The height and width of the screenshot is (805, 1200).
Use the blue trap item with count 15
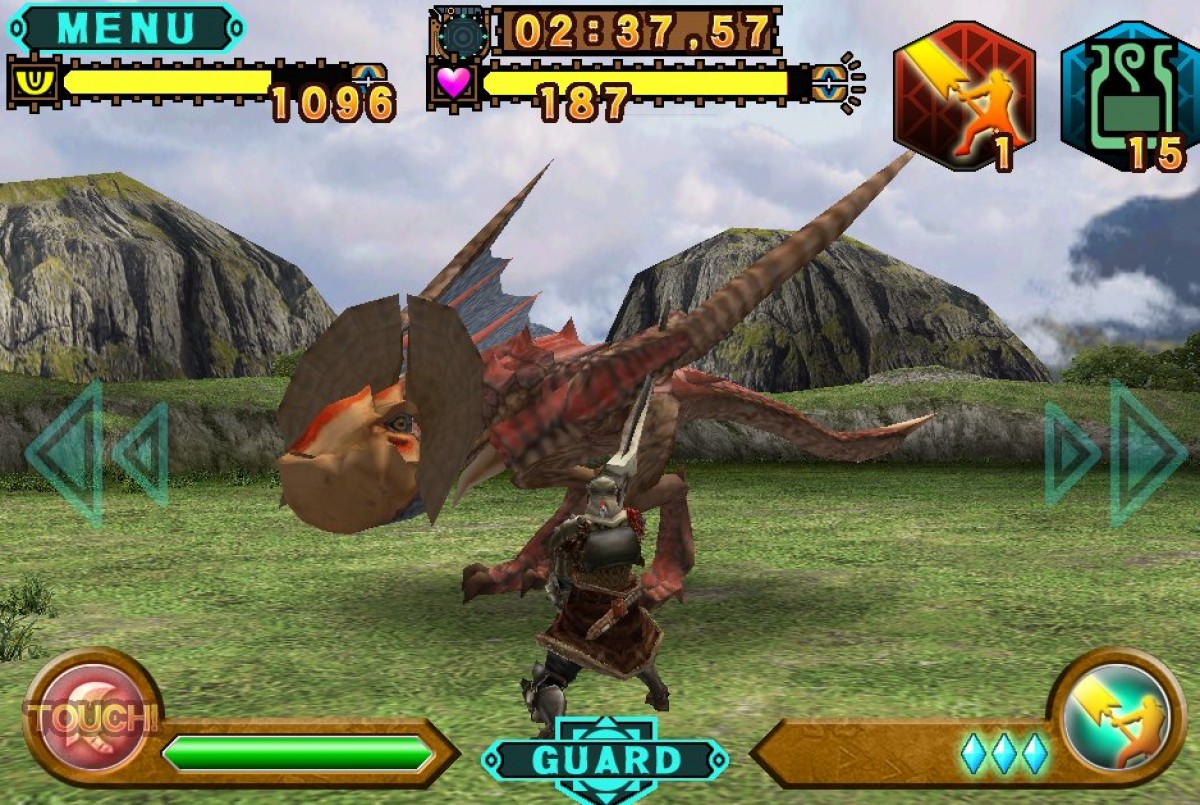click(1130, 97)
